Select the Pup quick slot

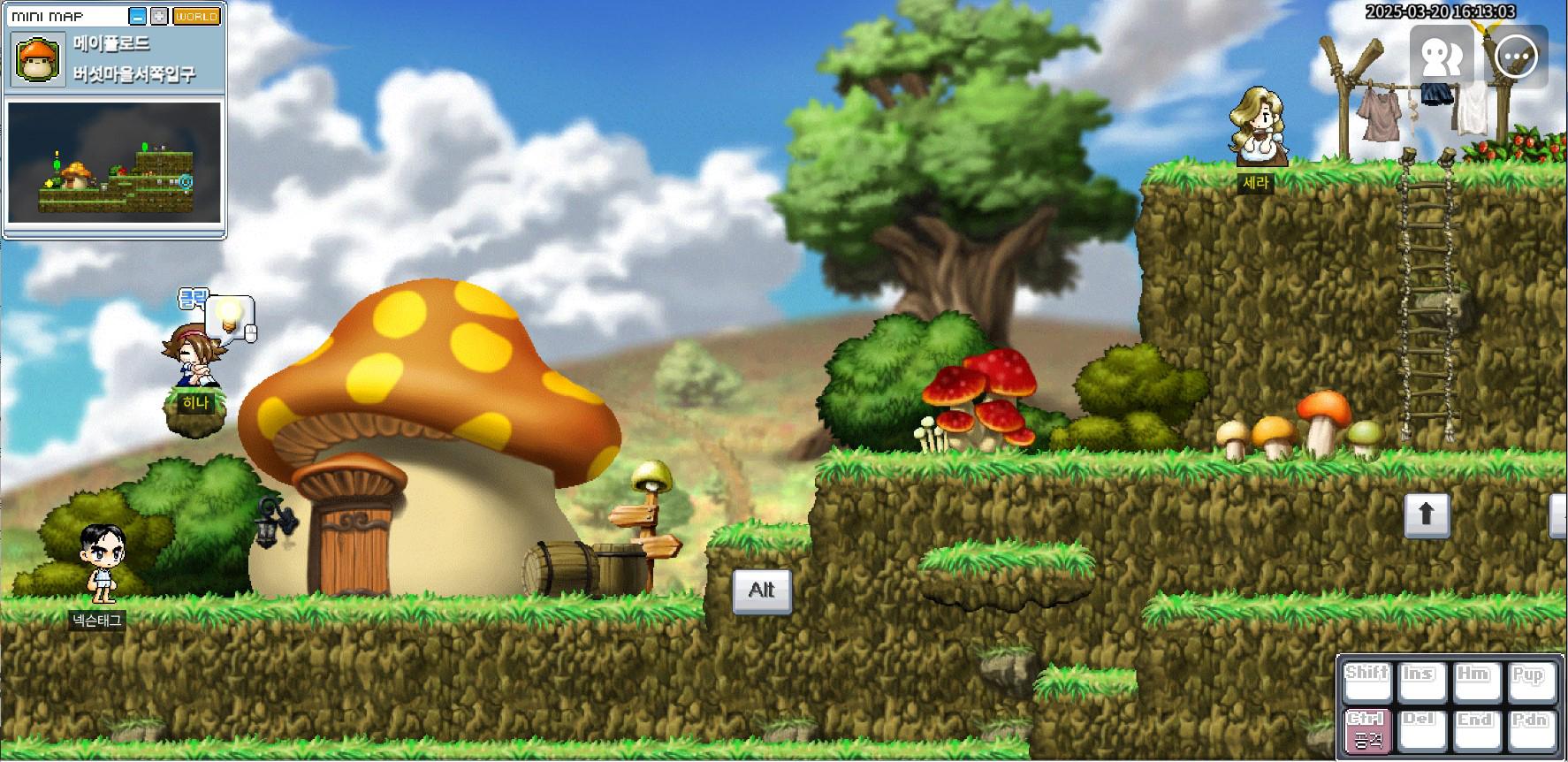coord(1529,682)
